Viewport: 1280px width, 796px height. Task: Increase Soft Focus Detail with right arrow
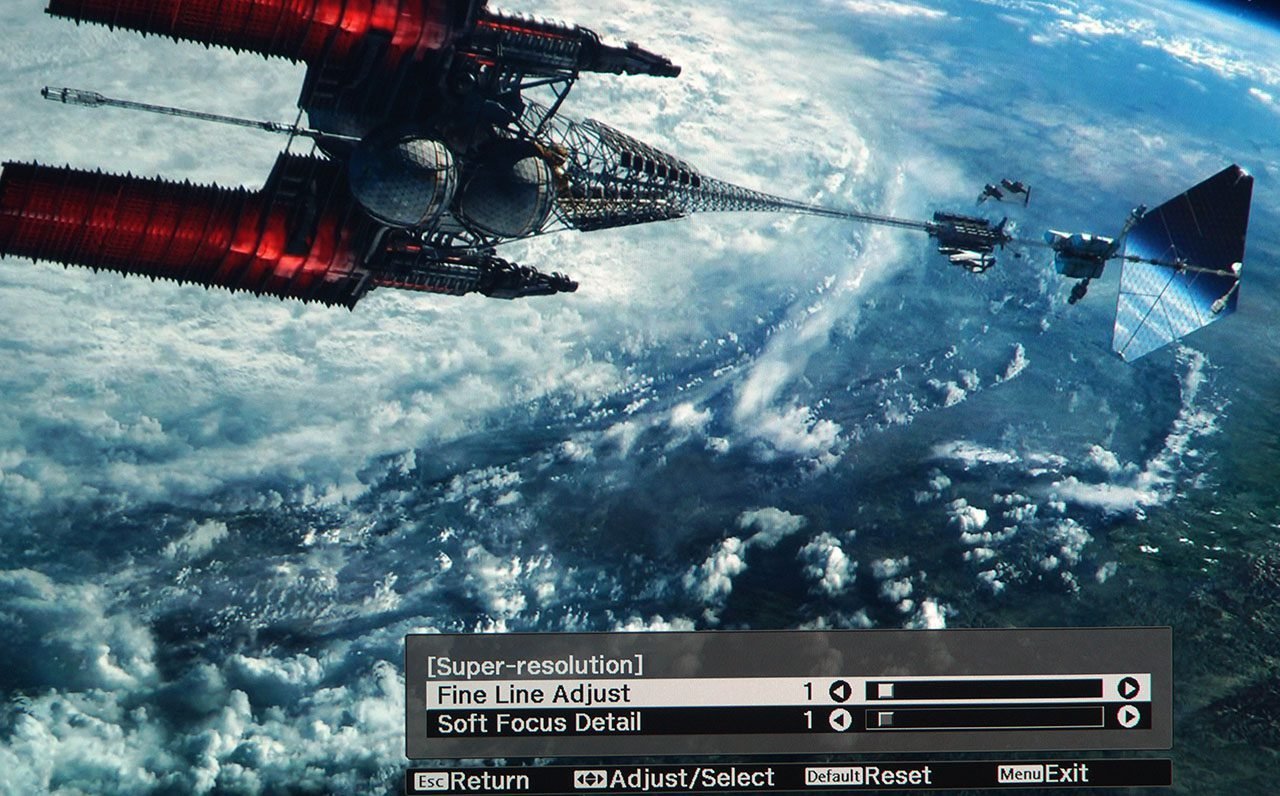[1128, 717]
